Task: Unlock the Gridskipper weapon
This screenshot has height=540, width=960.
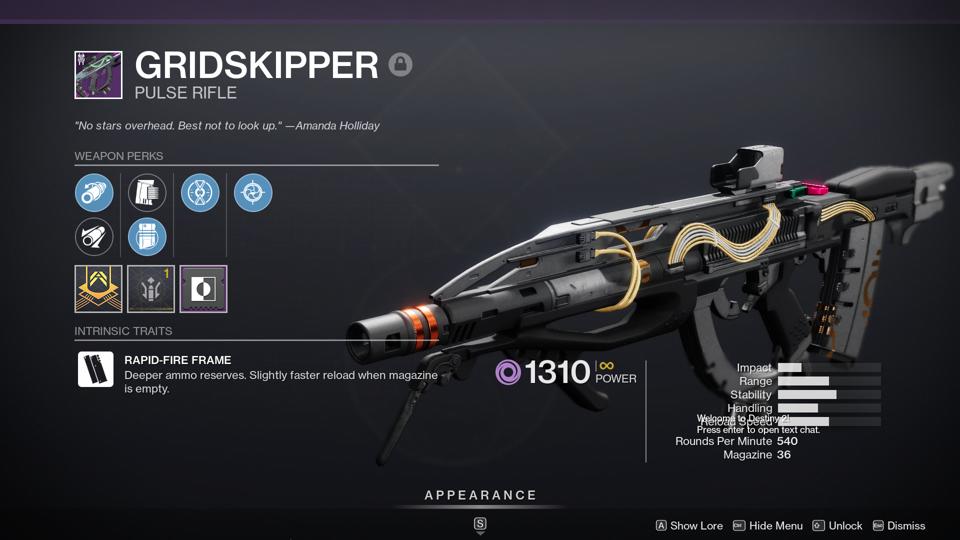Action: click(x=837, y=526)
